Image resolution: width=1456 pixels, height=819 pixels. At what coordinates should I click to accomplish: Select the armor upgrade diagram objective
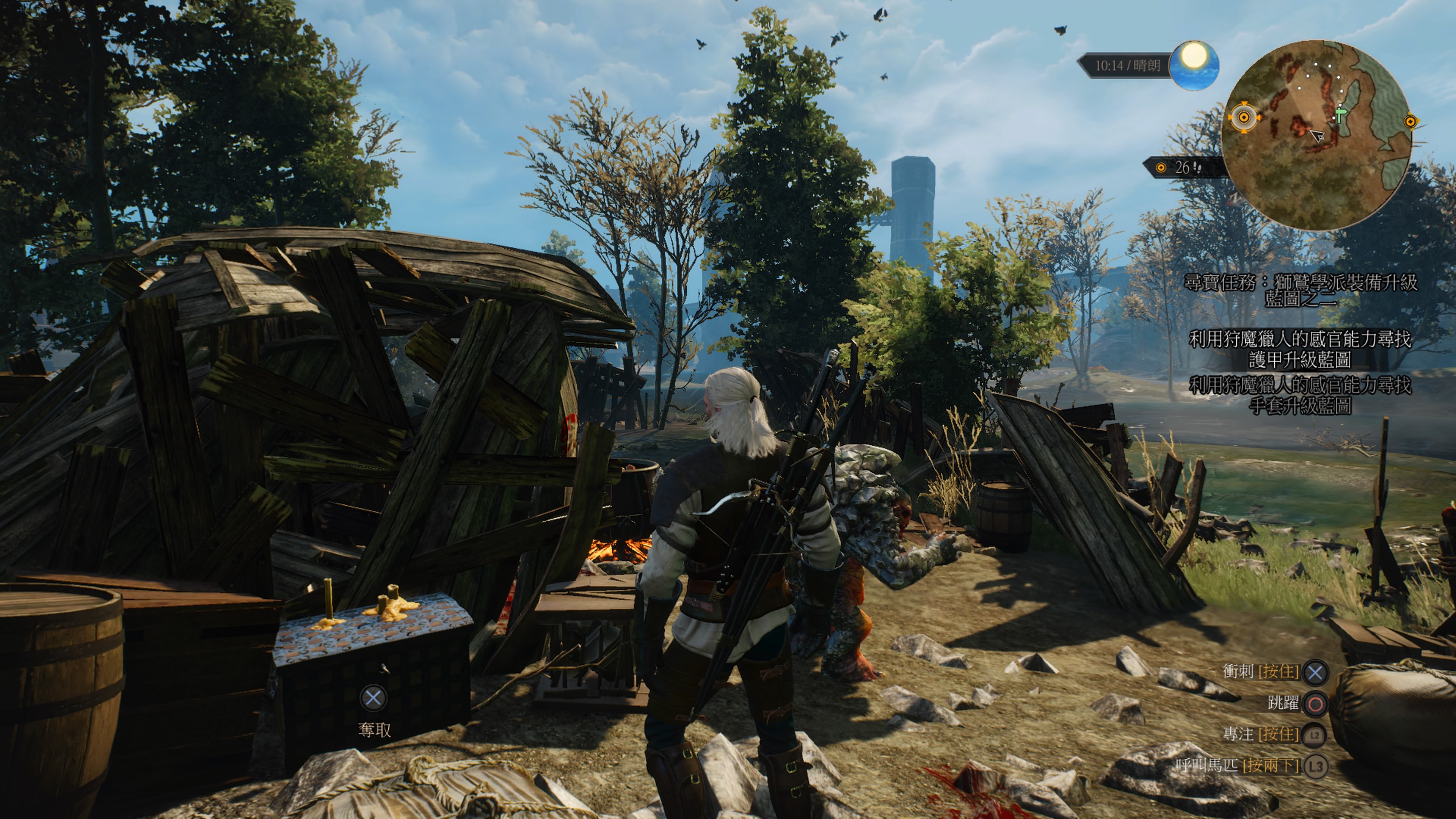click(x=1301, y=349)
